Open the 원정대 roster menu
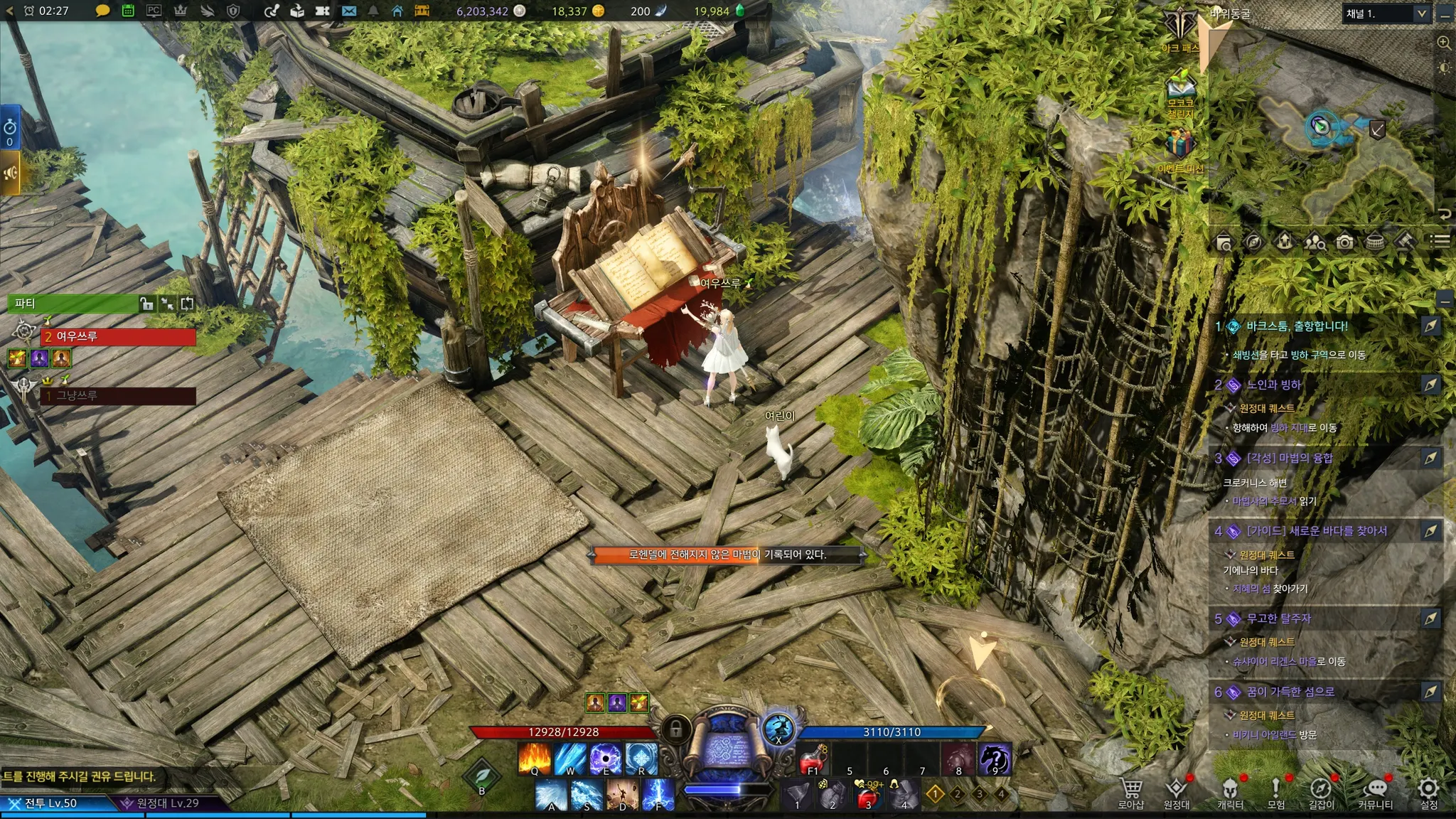 (x=1177, y=791)
